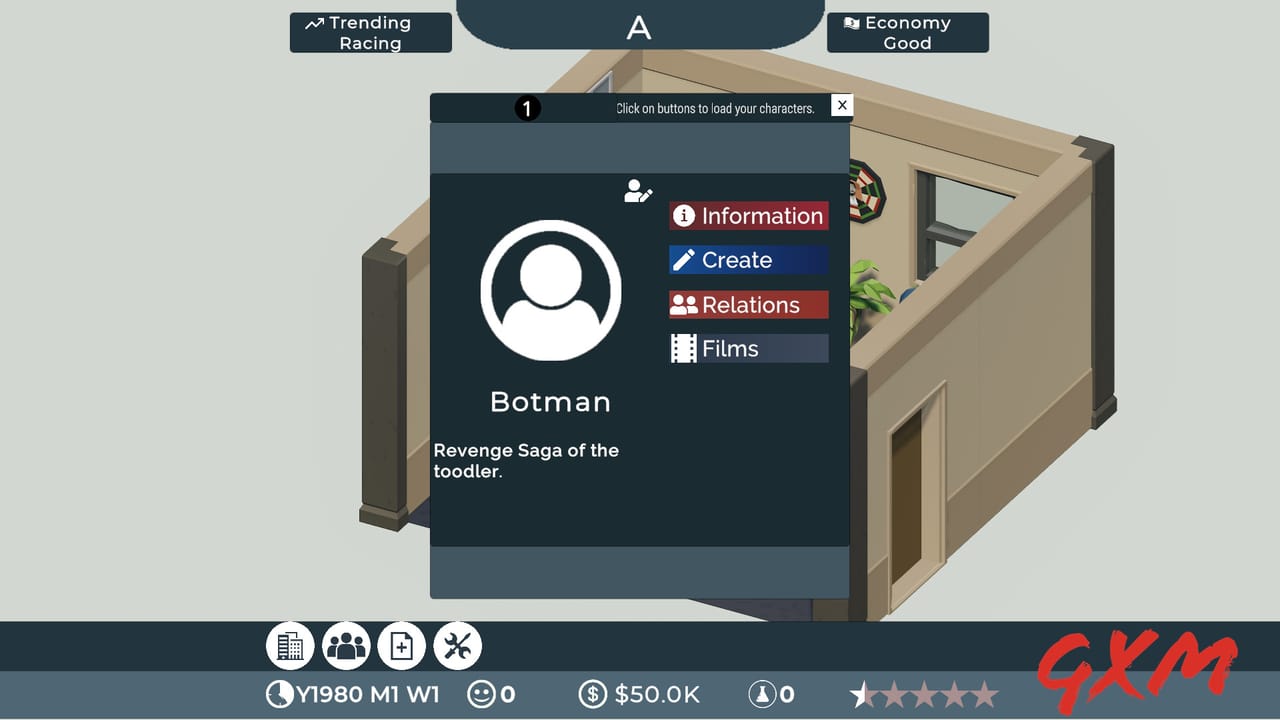The height and width of the screenshot is (720, 1280).
Task: Select the staff people icon in toolbar
Action: click(x=345, y=645)
